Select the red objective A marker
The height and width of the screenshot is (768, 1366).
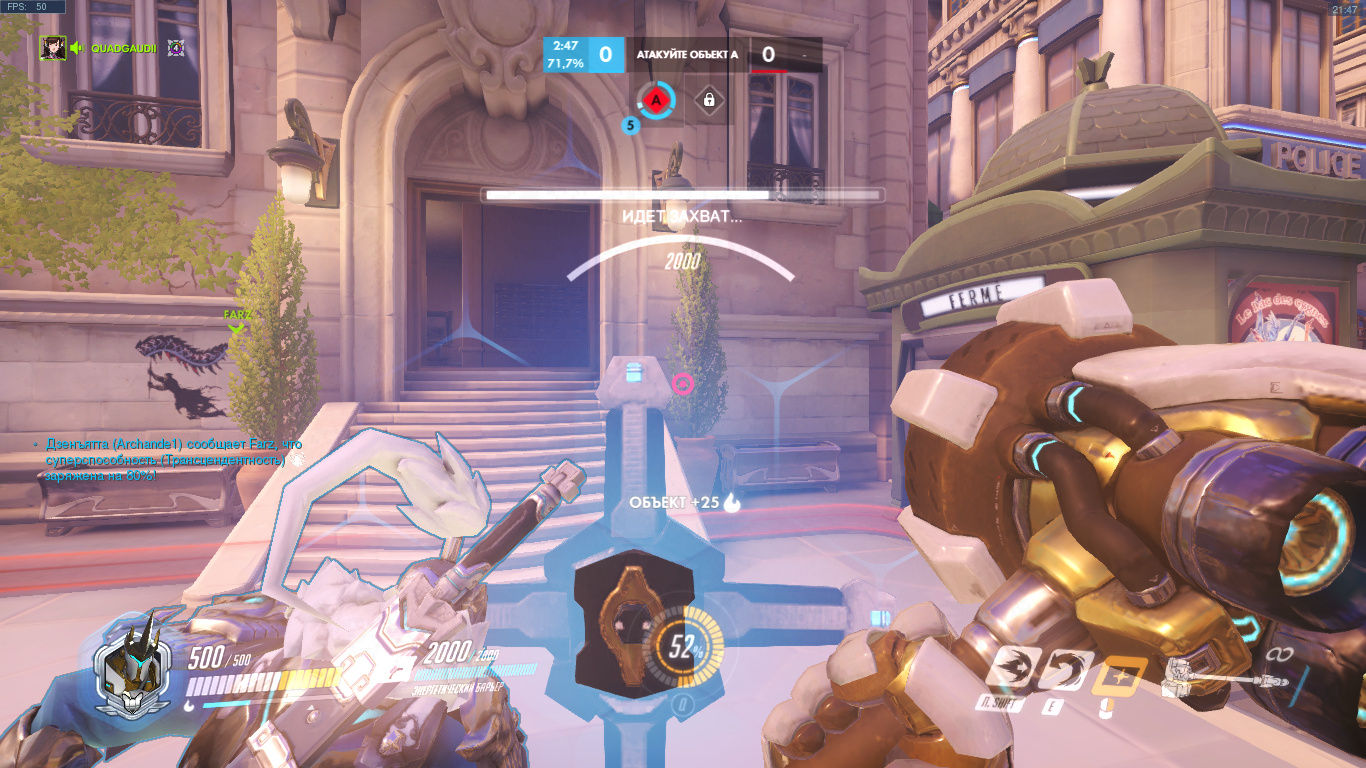tap(656, 100)
